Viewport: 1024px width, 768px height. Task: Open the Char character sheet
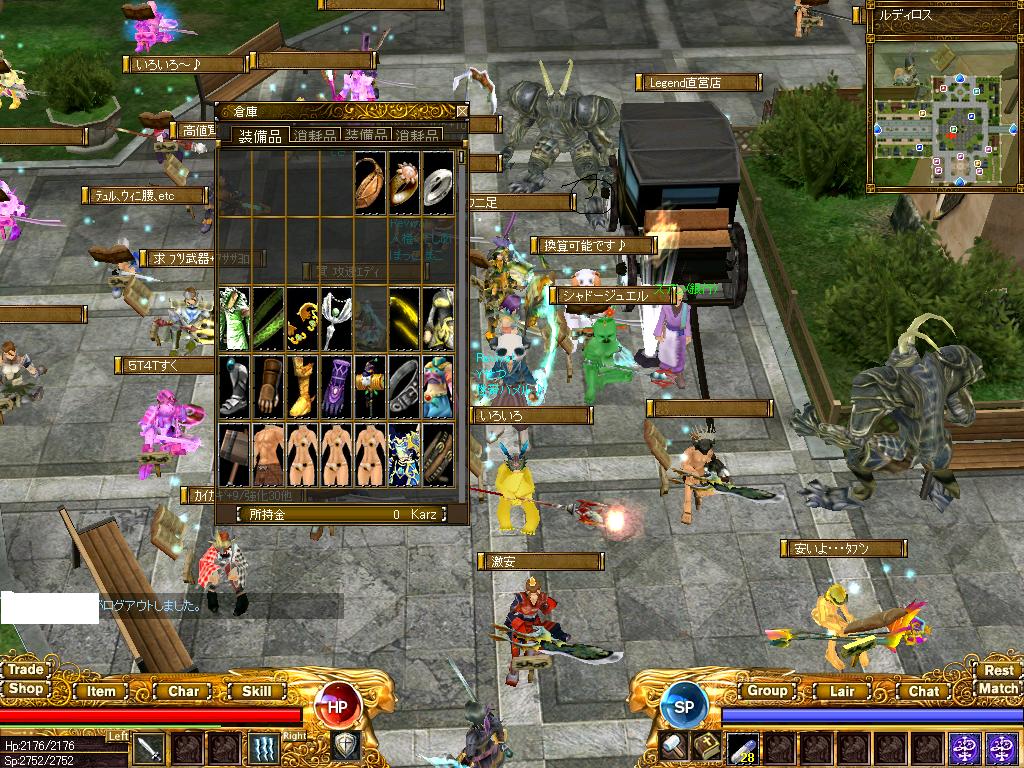tap(183, 691)
